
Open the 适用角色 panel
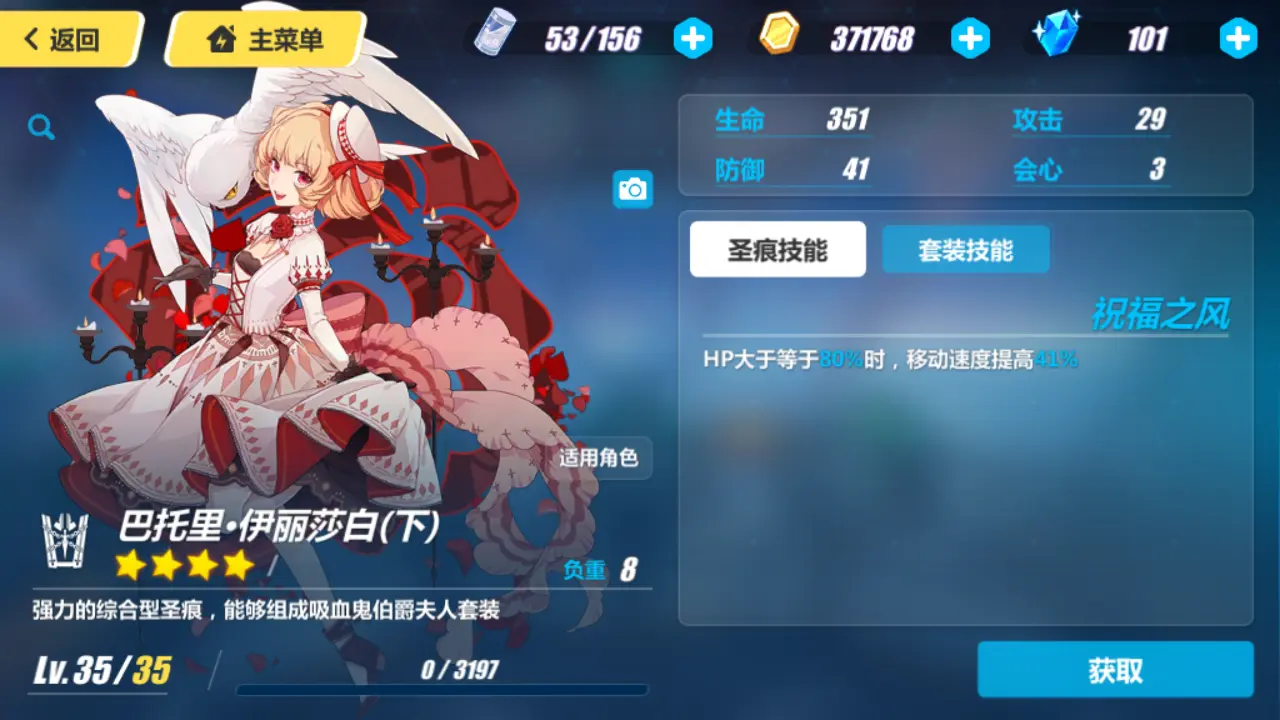601,459
